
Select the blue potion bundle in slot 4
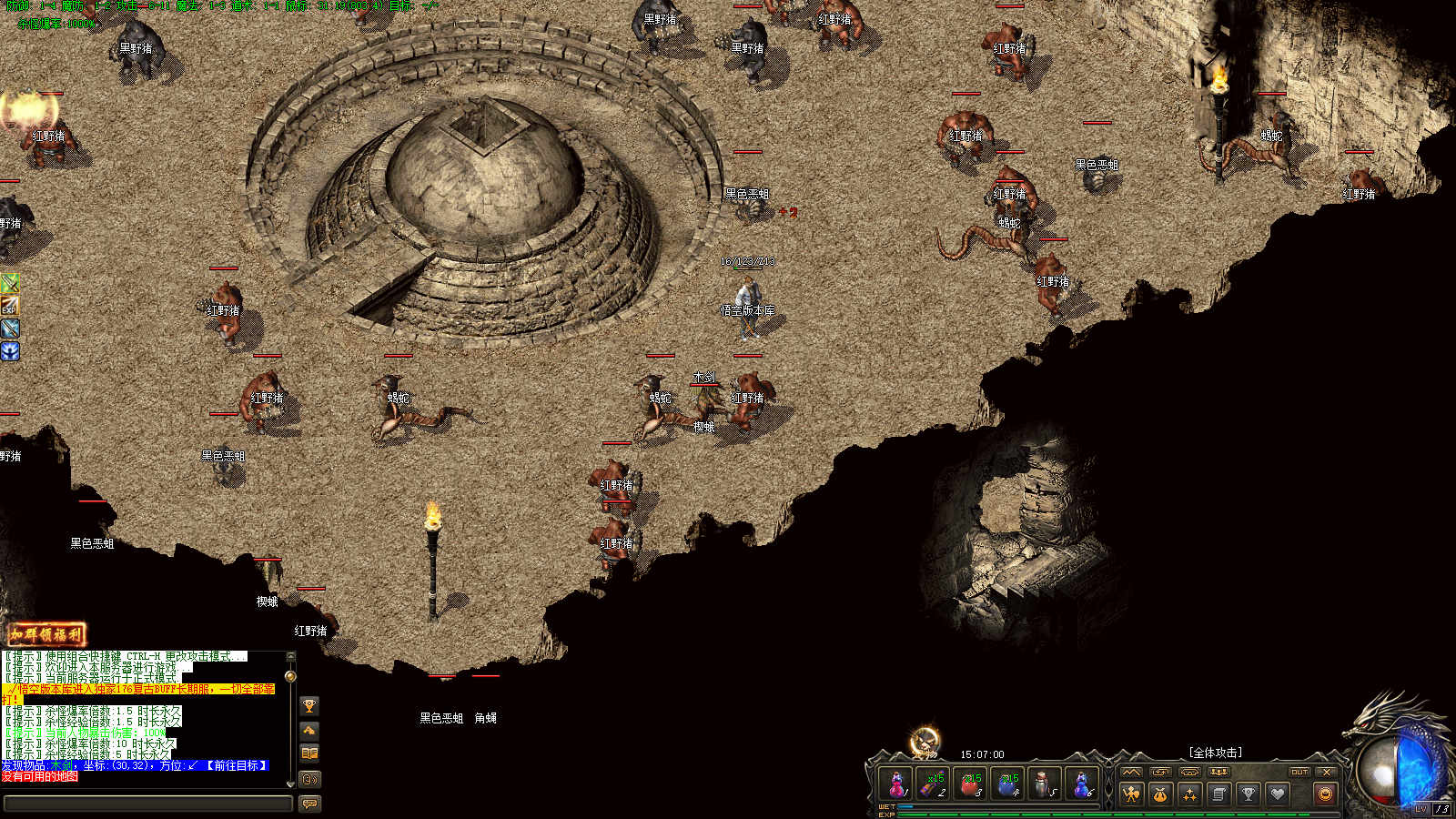(x=1008, y=784)
